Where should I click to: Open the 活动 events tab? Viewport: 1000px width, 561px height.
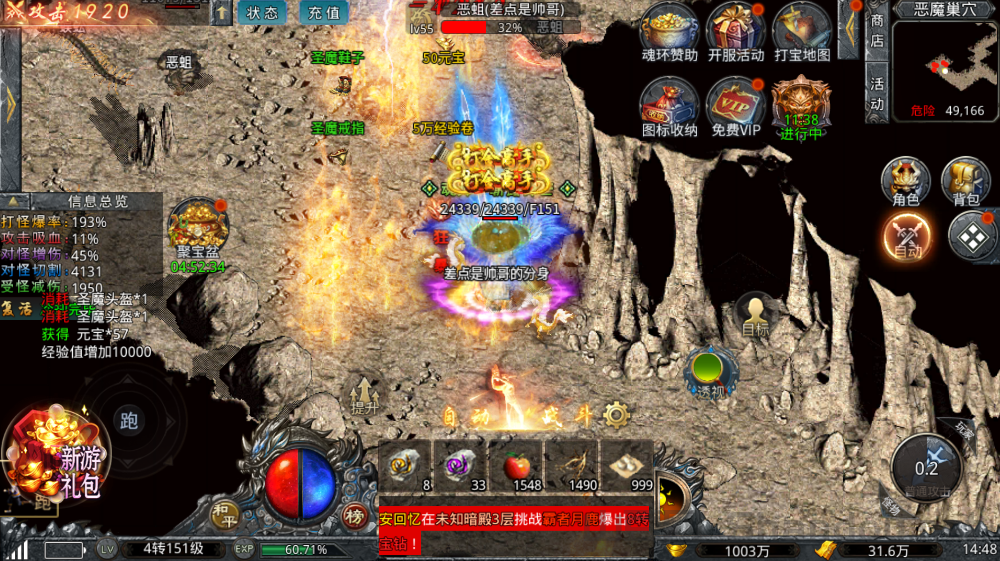877,93
